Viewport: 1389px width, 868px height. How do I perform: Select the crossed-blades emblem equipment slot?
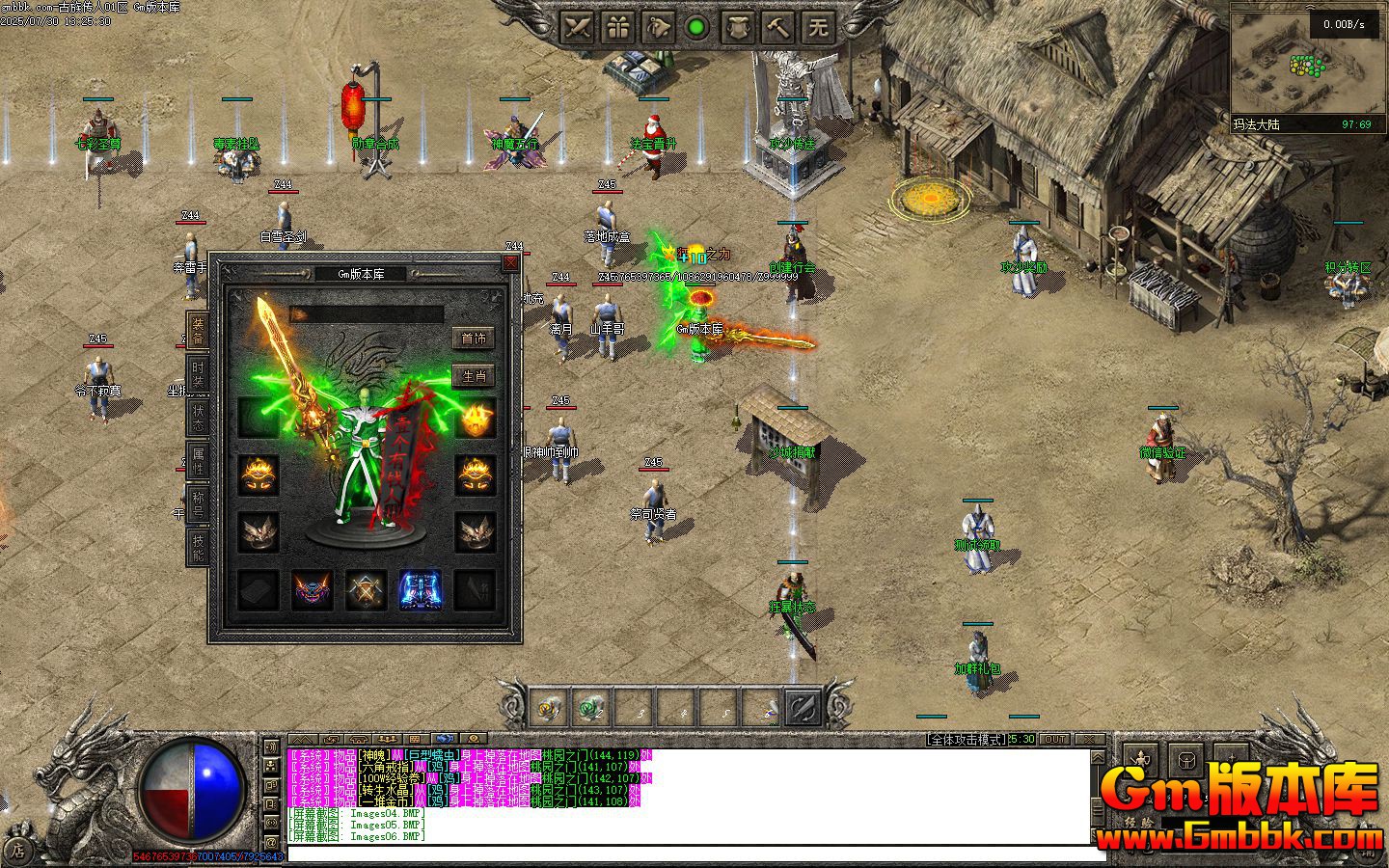click(367, 590)
